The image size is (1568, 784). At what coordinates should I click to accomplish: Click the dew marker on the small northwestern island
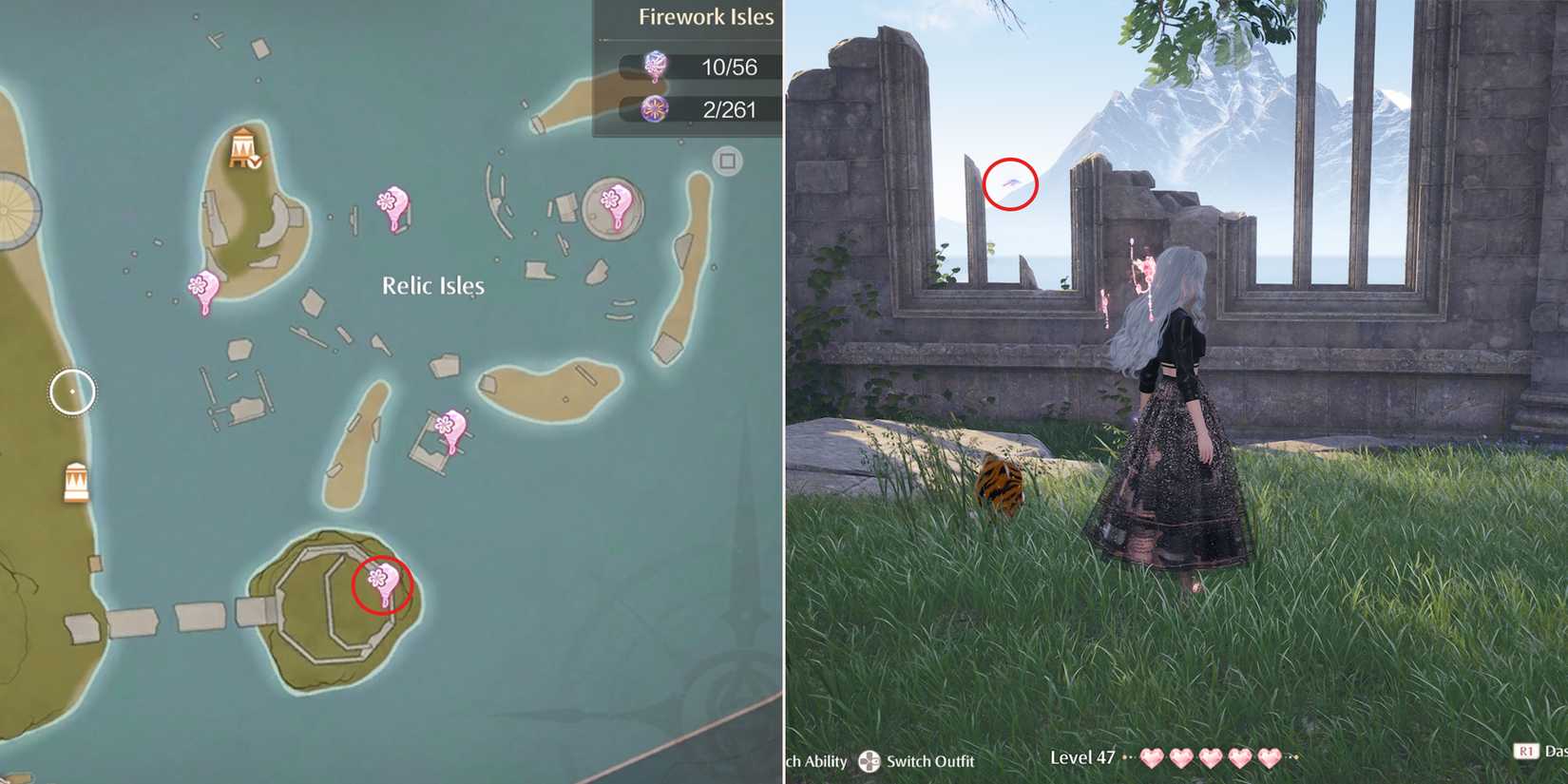pyautogui.click(x=201, y=282)
